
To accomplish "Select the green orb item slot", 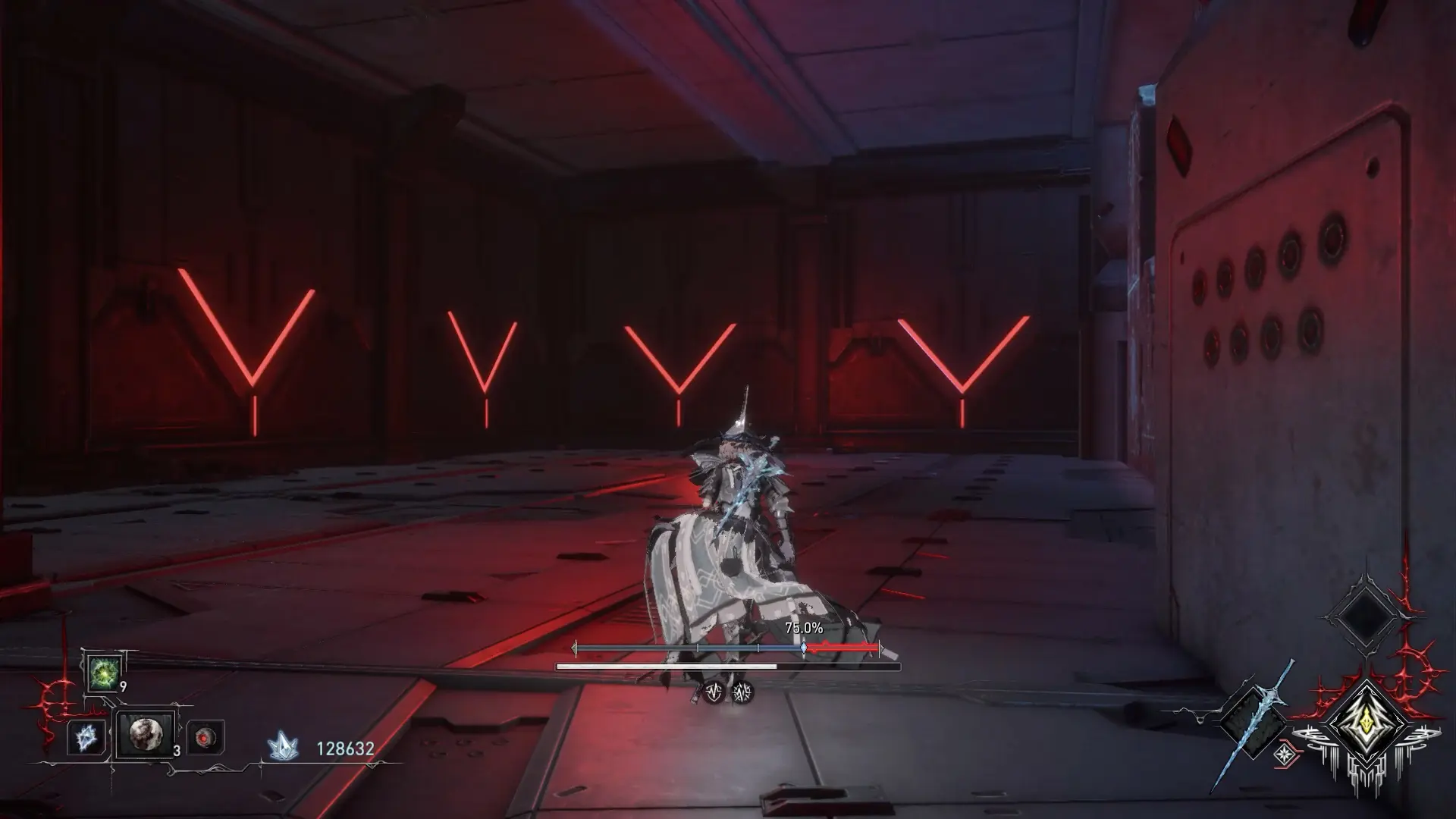I will coord(103,673).
